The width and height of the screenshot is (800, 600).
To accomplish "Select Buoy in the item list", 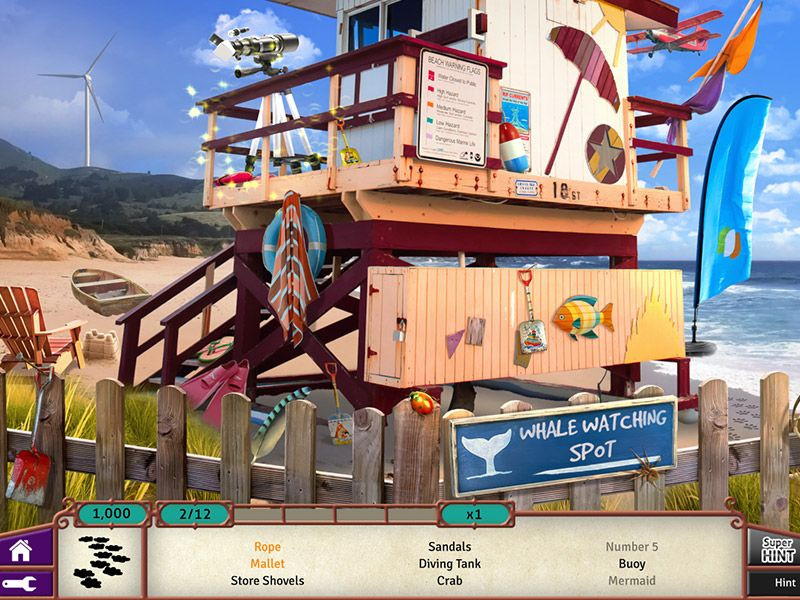I will click(632, 564).
